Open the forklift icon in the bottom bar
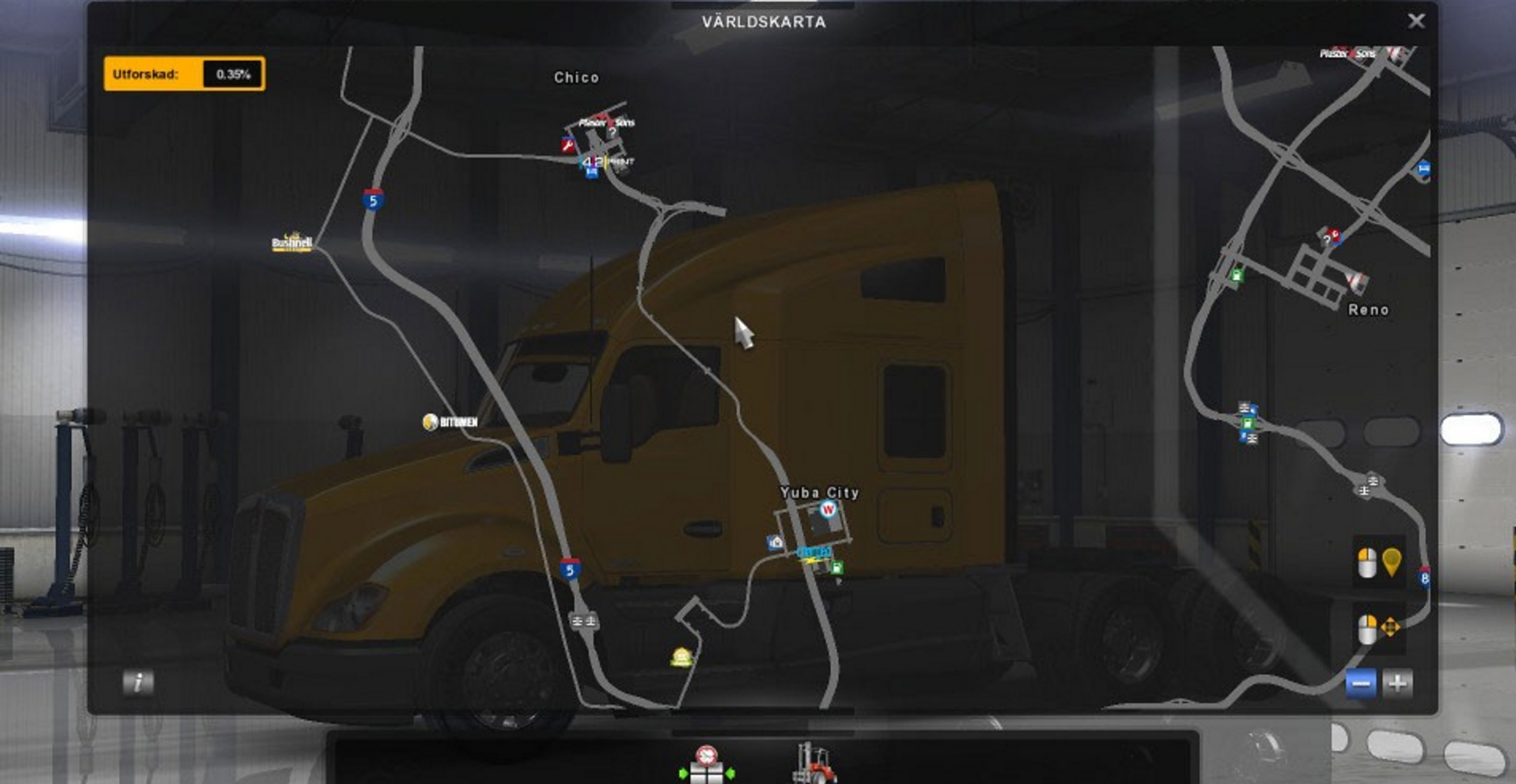Image resolution: width=1516 pixels, height=784 pixels. (x=814, y=763)
